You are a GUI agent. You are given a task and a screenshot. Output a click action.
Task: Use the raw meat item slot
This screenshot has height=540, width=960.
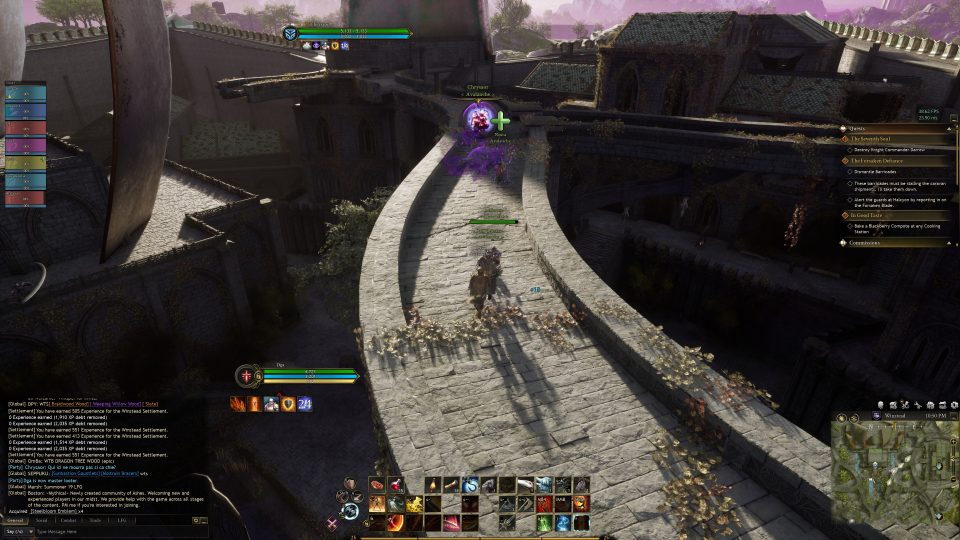tap(377, 485)
